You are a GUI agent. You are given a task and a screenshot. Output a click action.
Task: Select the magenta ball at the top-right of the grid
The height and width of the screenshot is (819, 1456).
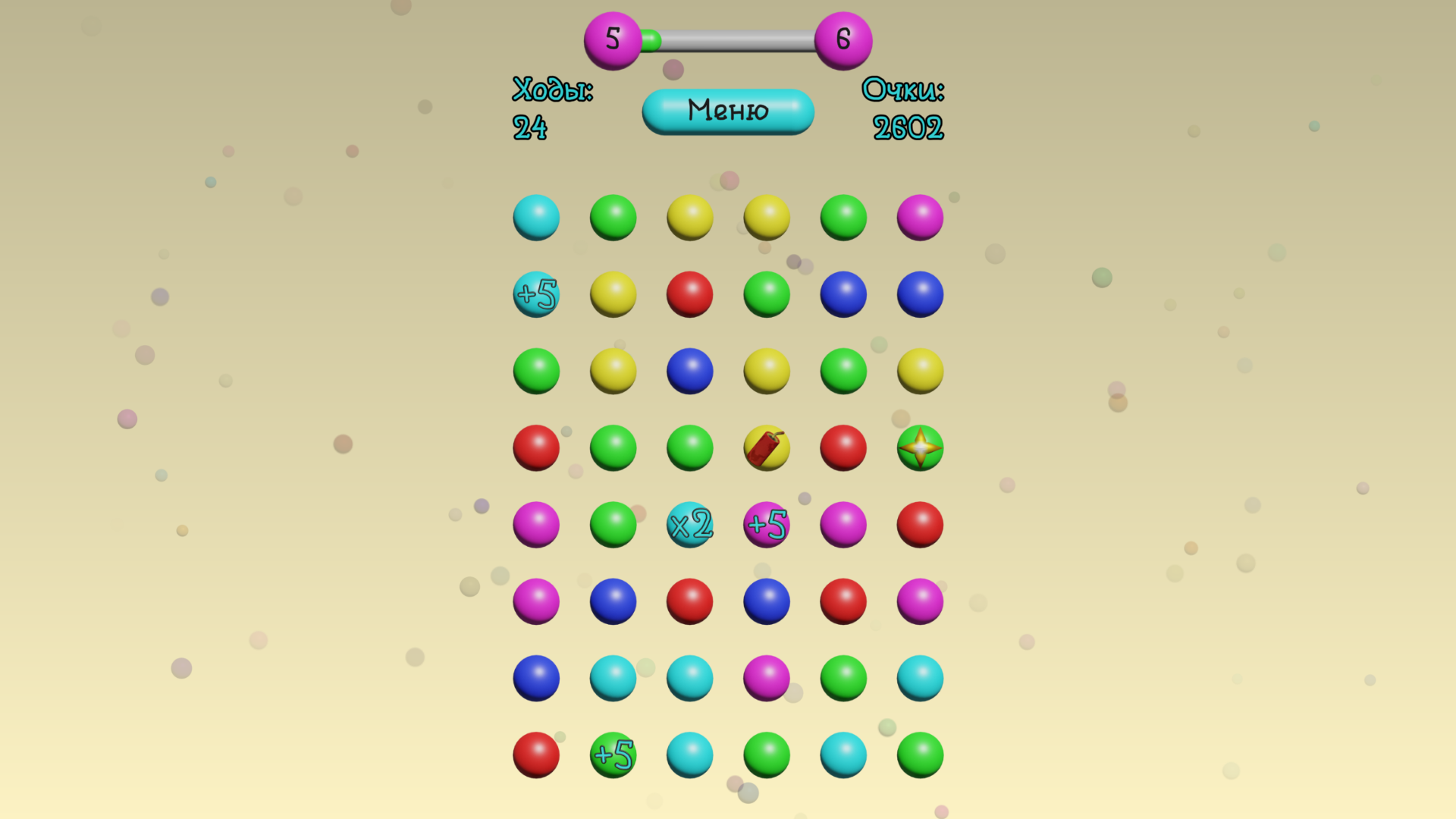[919, 218]
